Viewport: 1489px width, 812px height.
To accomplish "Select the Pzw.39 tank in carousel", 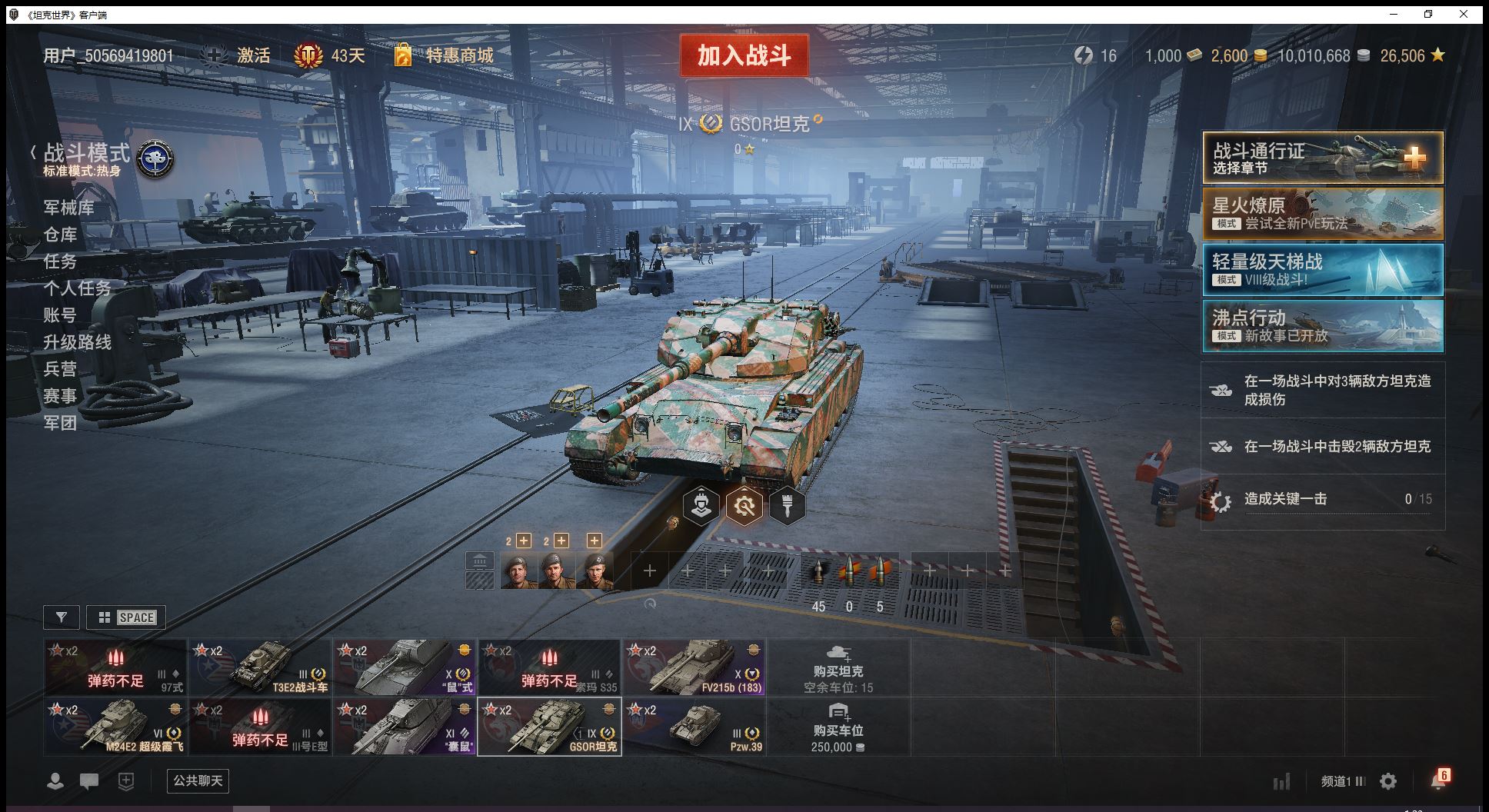I will 694,727.
